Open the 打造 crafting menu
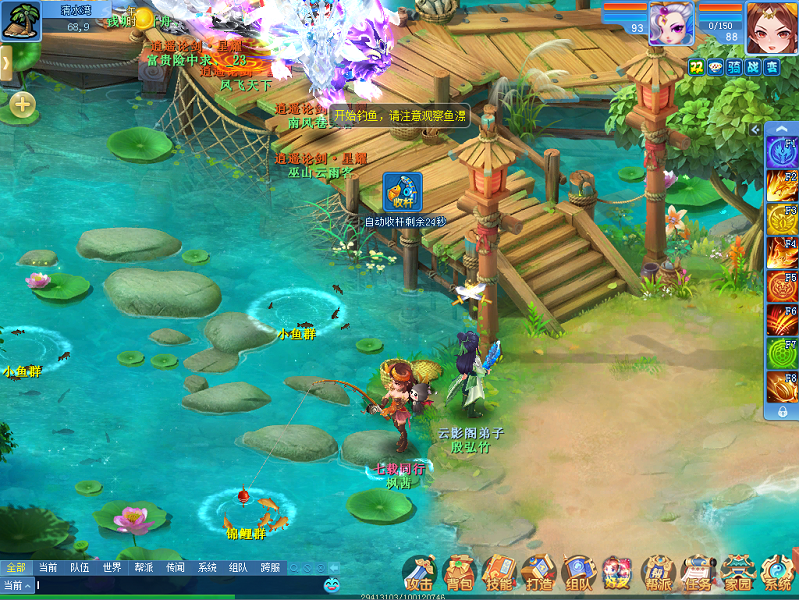This screenshot has width=799, height=600. pyautogui.click(x=538, y=572)
